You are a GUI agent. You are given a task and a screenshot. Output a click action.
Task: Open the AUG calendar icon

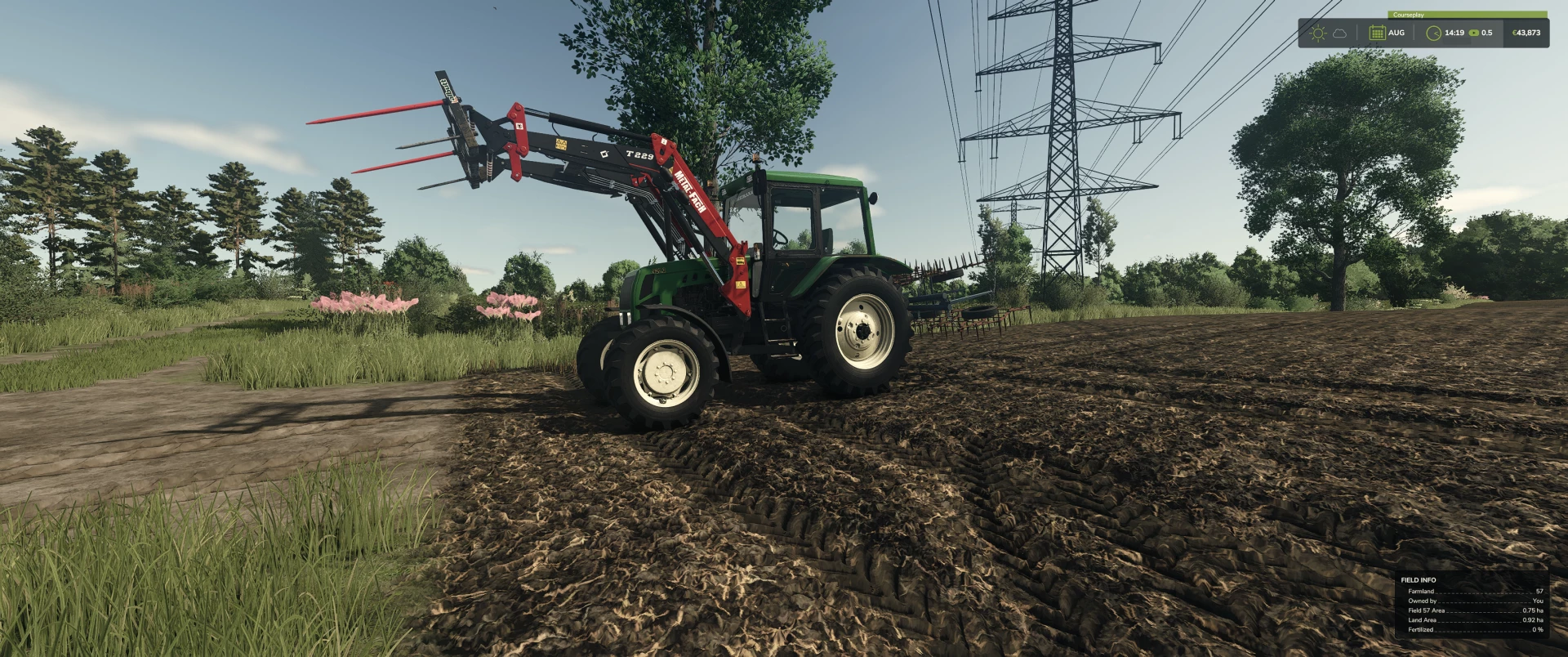pos(1378,34)
